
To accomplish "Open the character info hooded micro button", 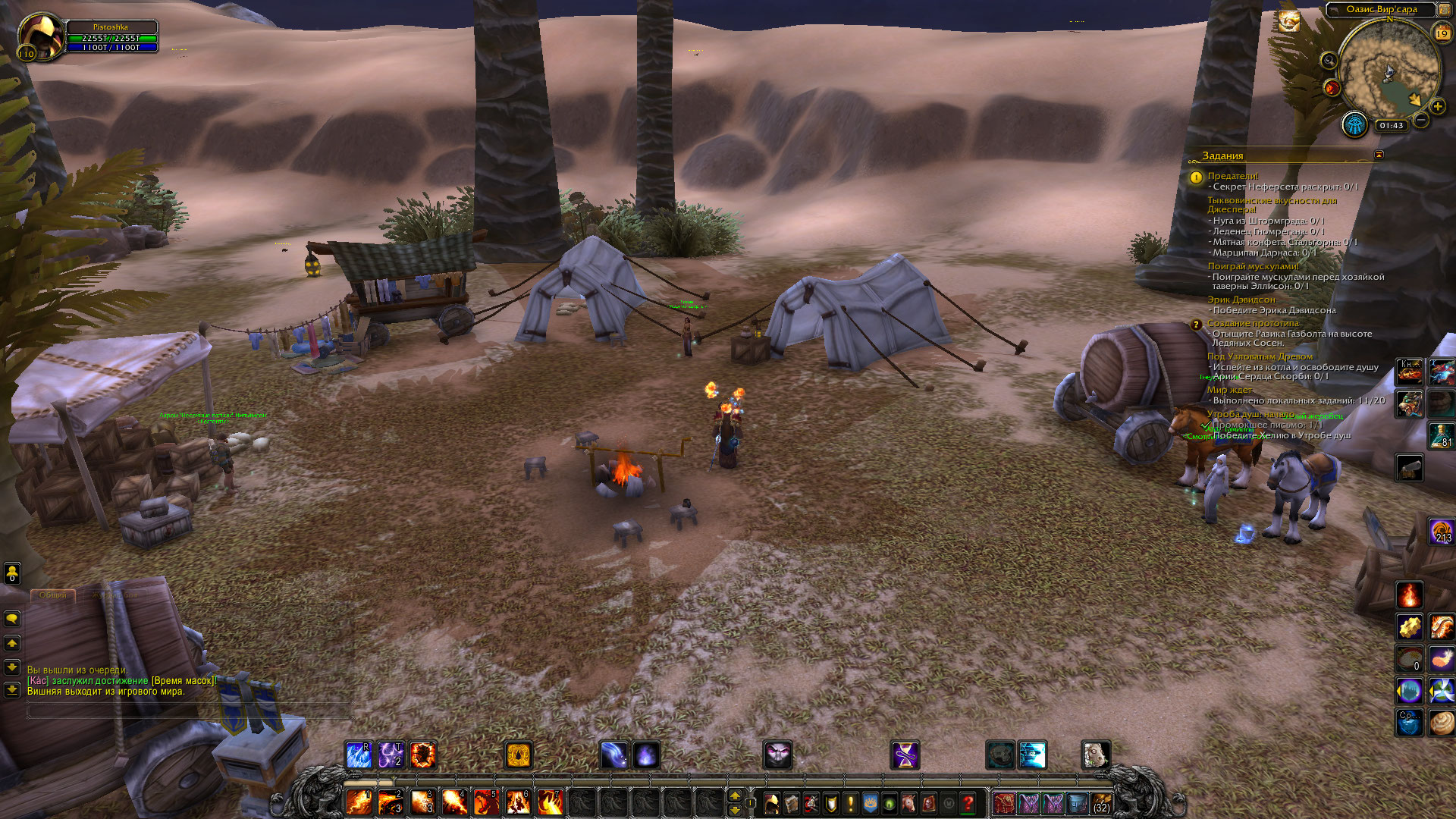I will point(772,803).
